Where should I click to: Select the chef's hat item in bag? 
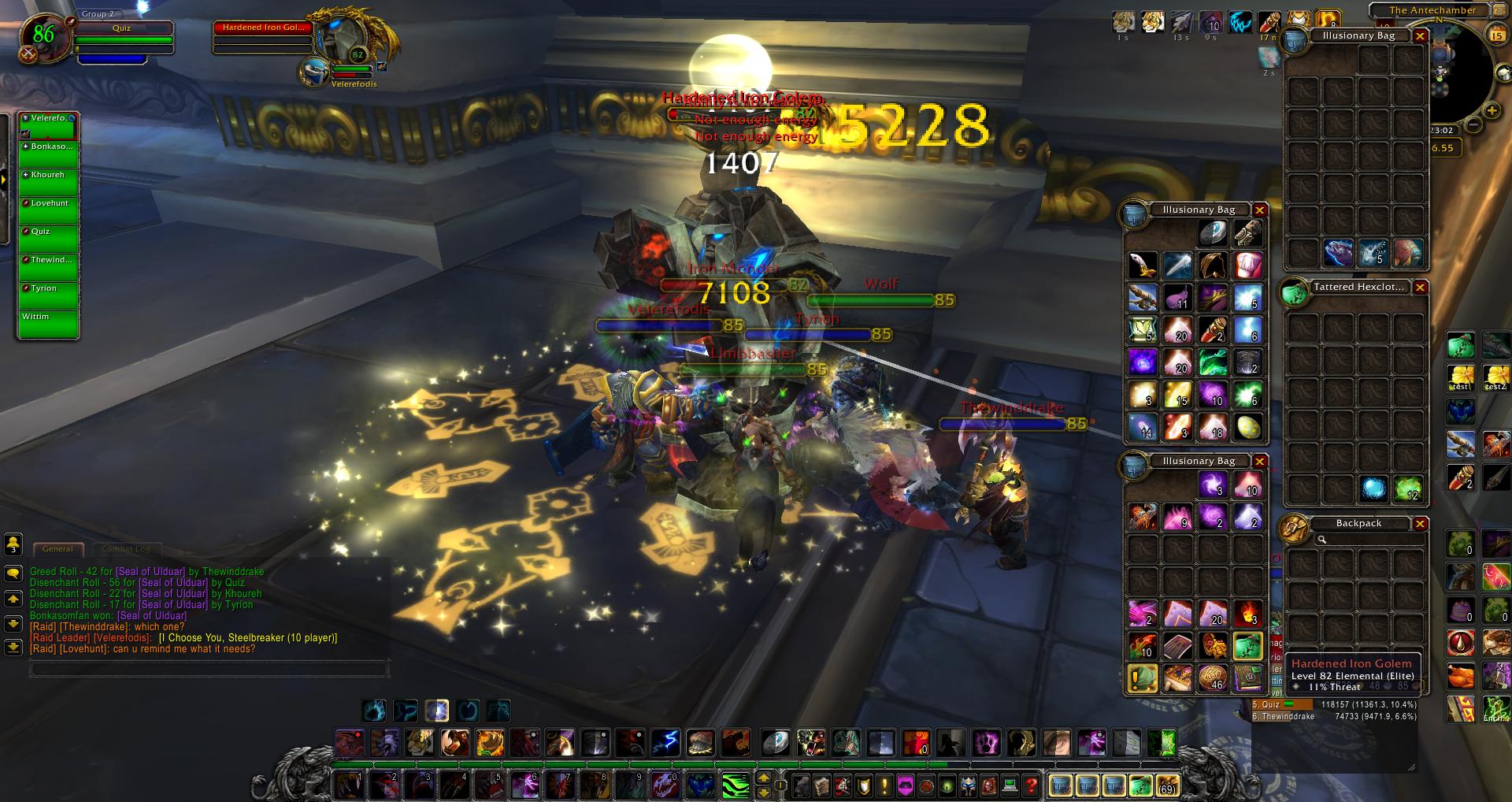coord(1247,265)
